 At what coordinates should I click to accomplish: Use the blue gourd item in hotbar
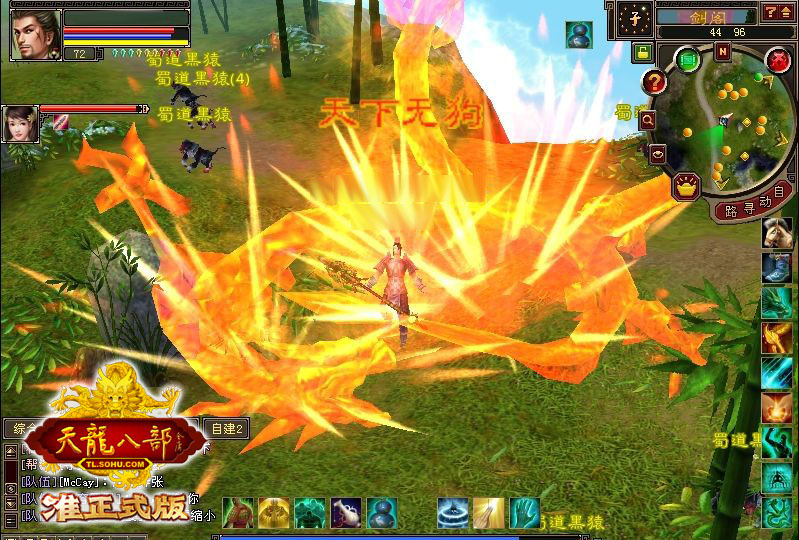click(382, 513)
